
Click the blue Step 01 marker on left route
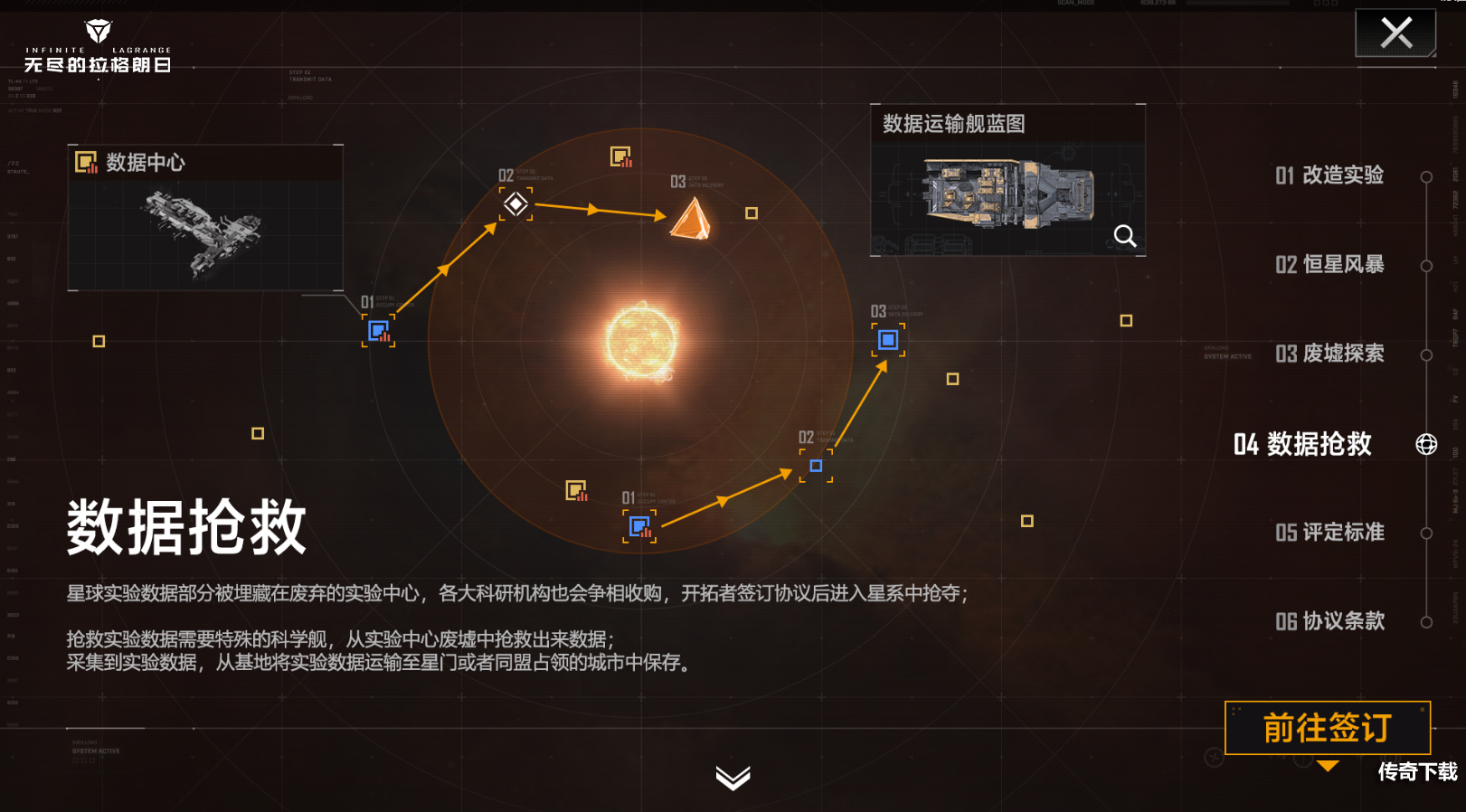click(380, 333)
